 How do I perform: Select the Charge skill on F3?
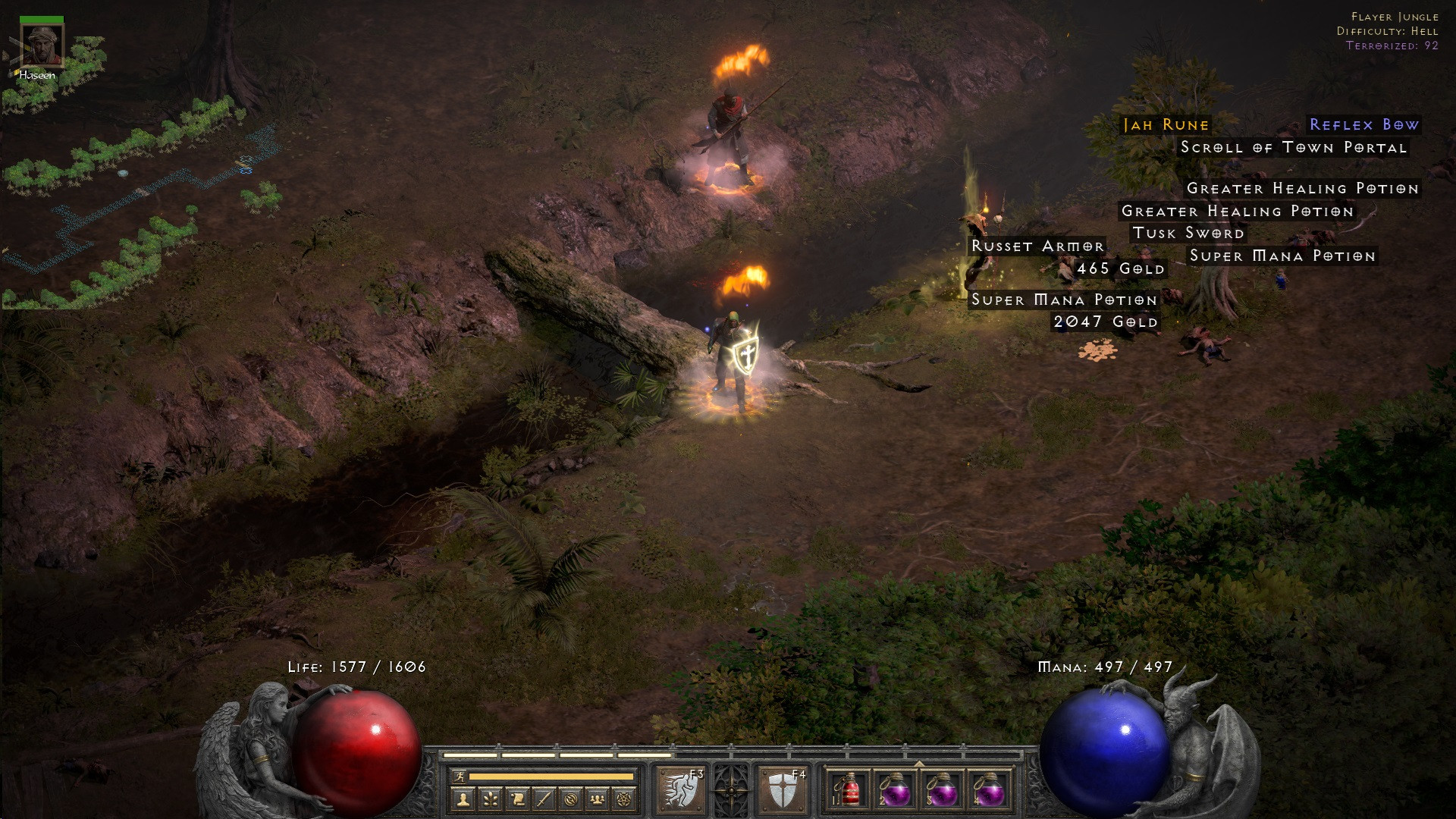coord(680,790)
